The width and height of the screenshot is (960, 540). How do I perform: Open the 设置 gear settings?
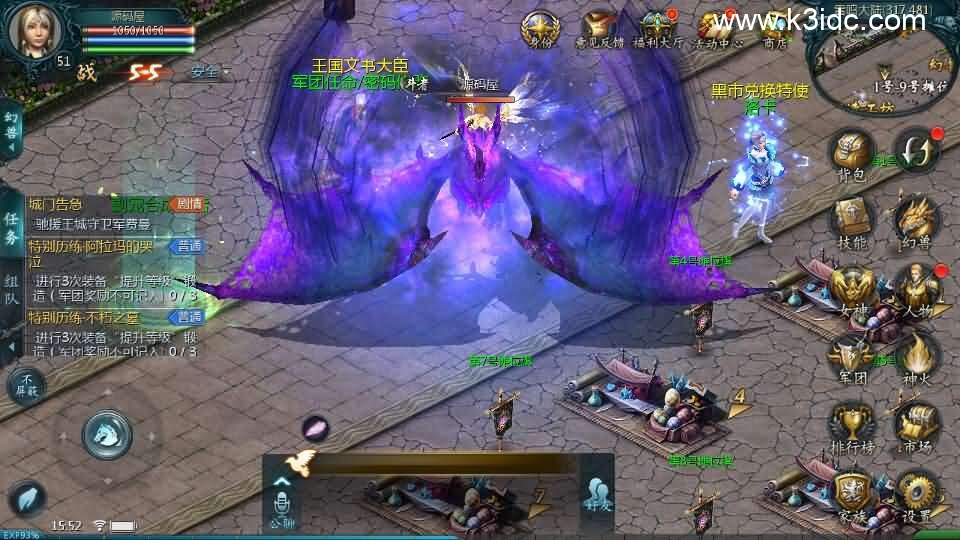tap(915, 493)
